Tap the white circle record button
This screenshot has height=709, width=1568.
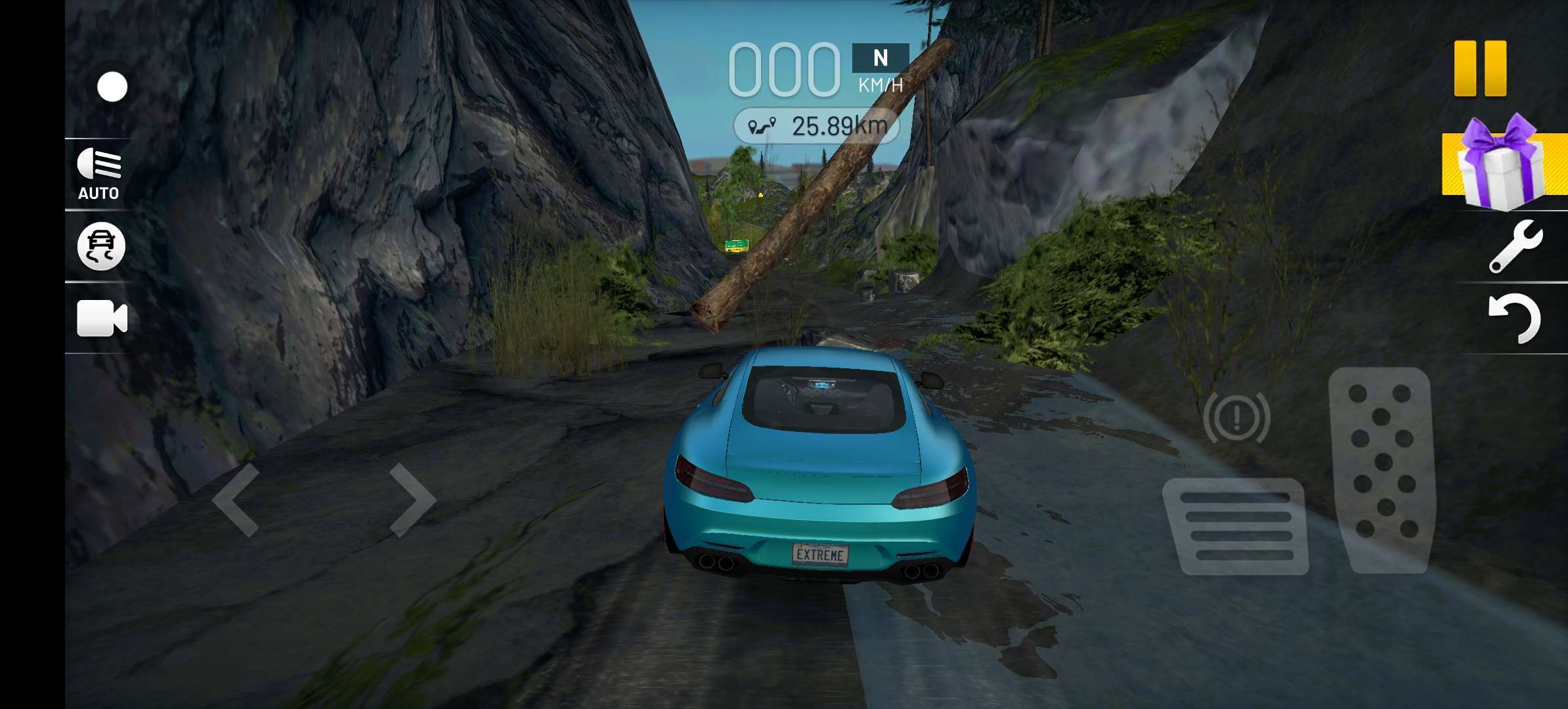coord(112,87)
